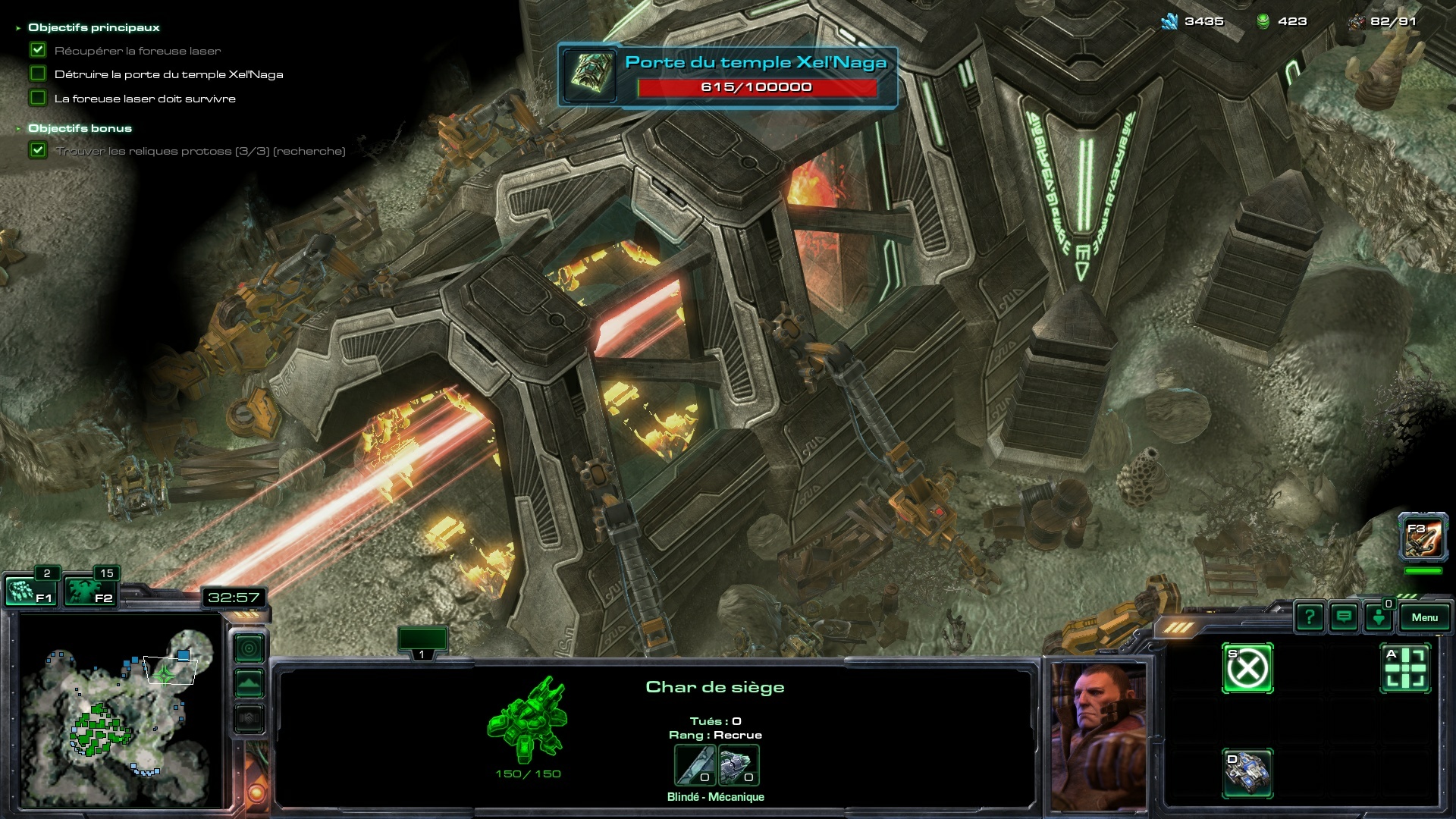Inspect the vehicle armor upgrade icon

(x=738, y=765)
